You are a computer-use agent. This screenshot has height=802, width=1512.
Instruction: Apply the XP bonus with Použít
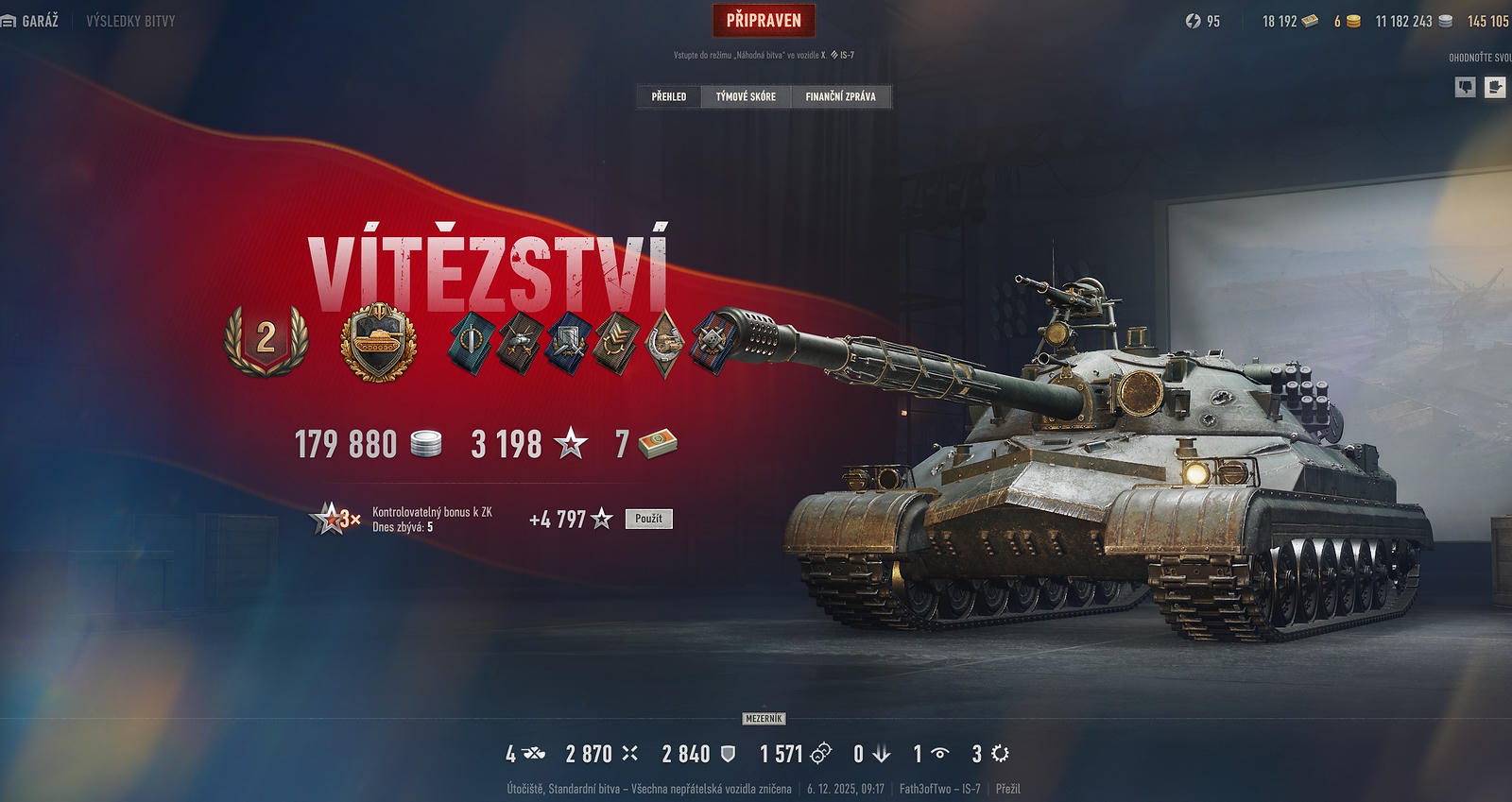(648, 519)
